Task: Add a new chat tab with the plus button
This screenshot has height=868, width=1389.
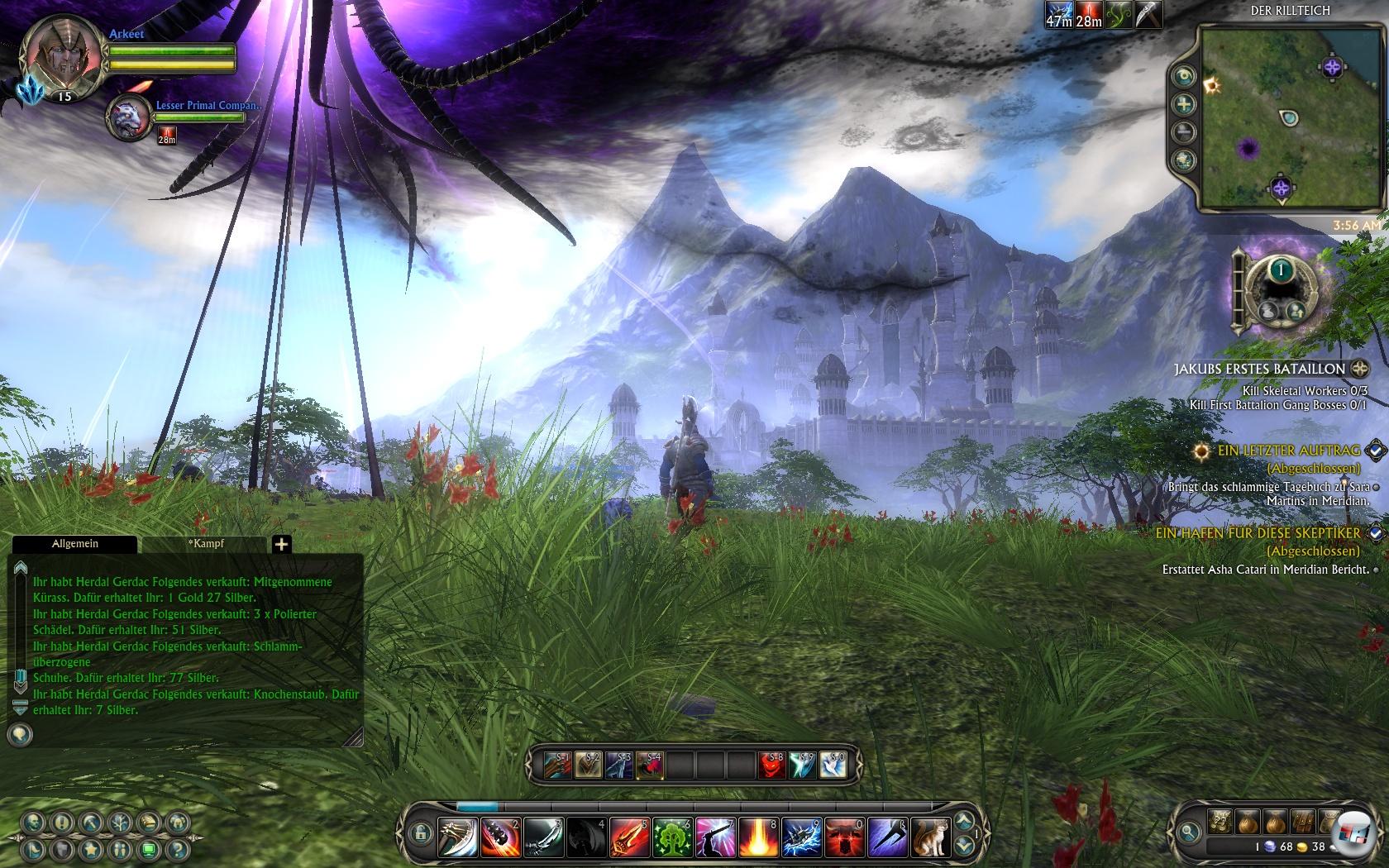Action: [281, 544]
